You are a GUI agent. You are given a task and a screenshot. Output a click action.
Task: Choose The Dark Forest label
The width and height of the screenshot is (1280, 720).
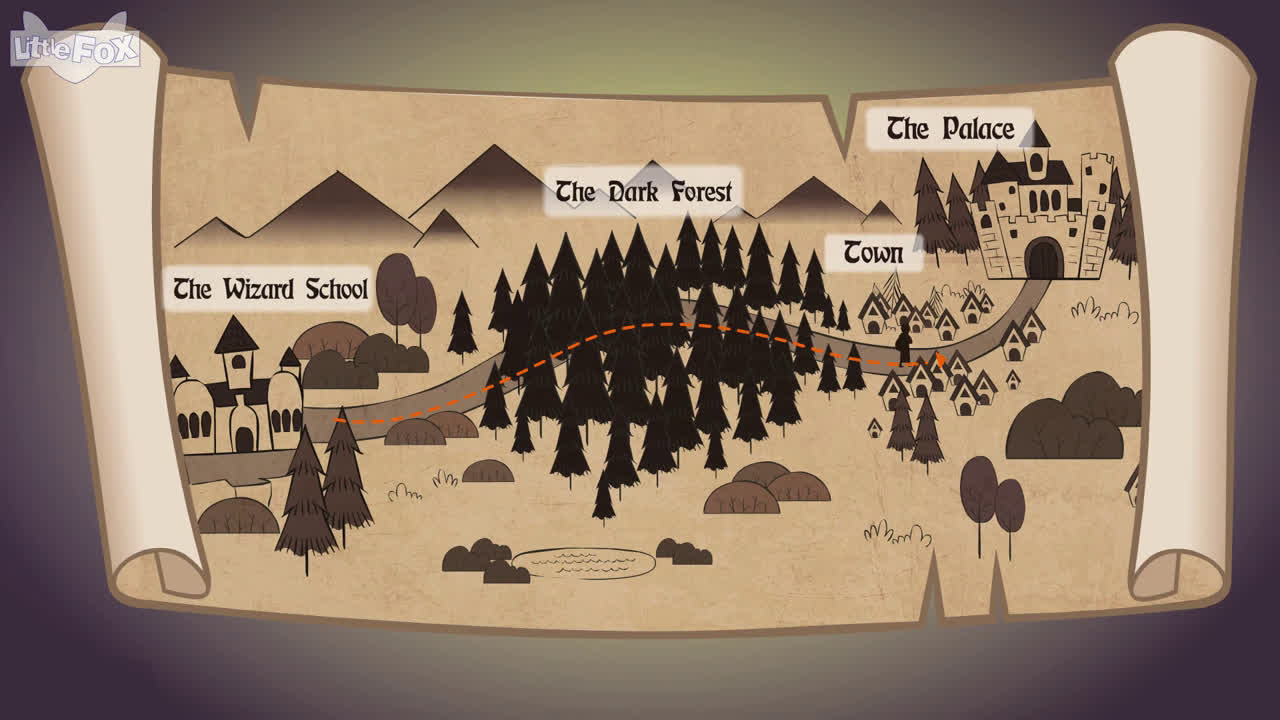pyautogui.click(x=643, y=191)
